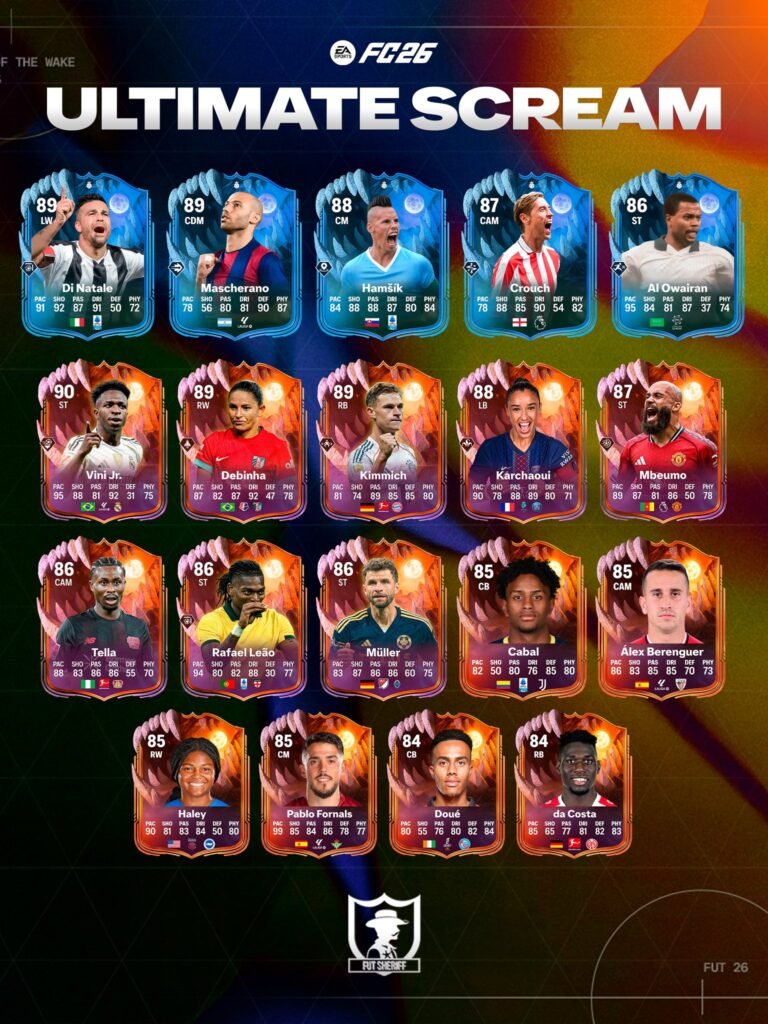Select the Al Owairan 86 ST card

pos(677,255)
